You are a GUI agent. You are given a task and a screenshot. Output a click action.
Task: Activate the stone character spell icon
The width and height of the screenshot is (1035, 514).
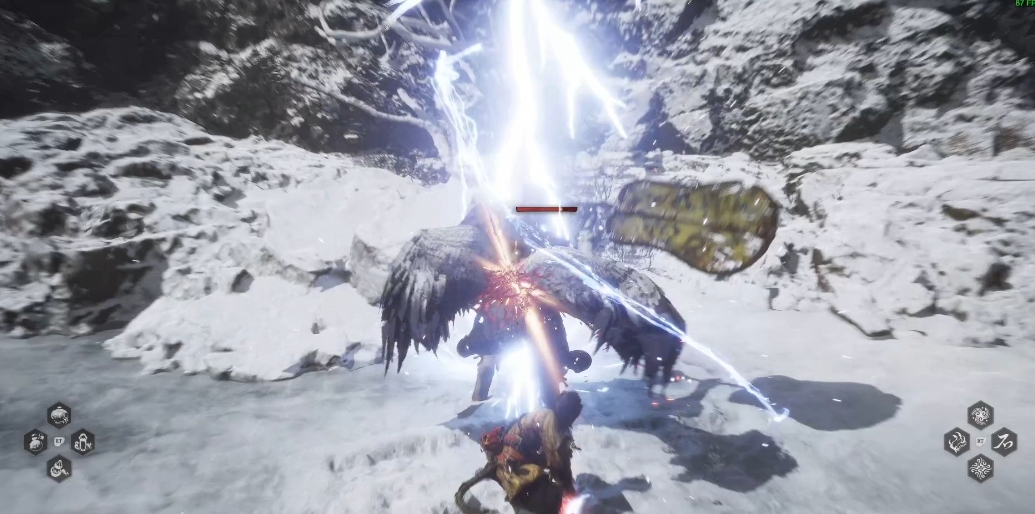1004,441
